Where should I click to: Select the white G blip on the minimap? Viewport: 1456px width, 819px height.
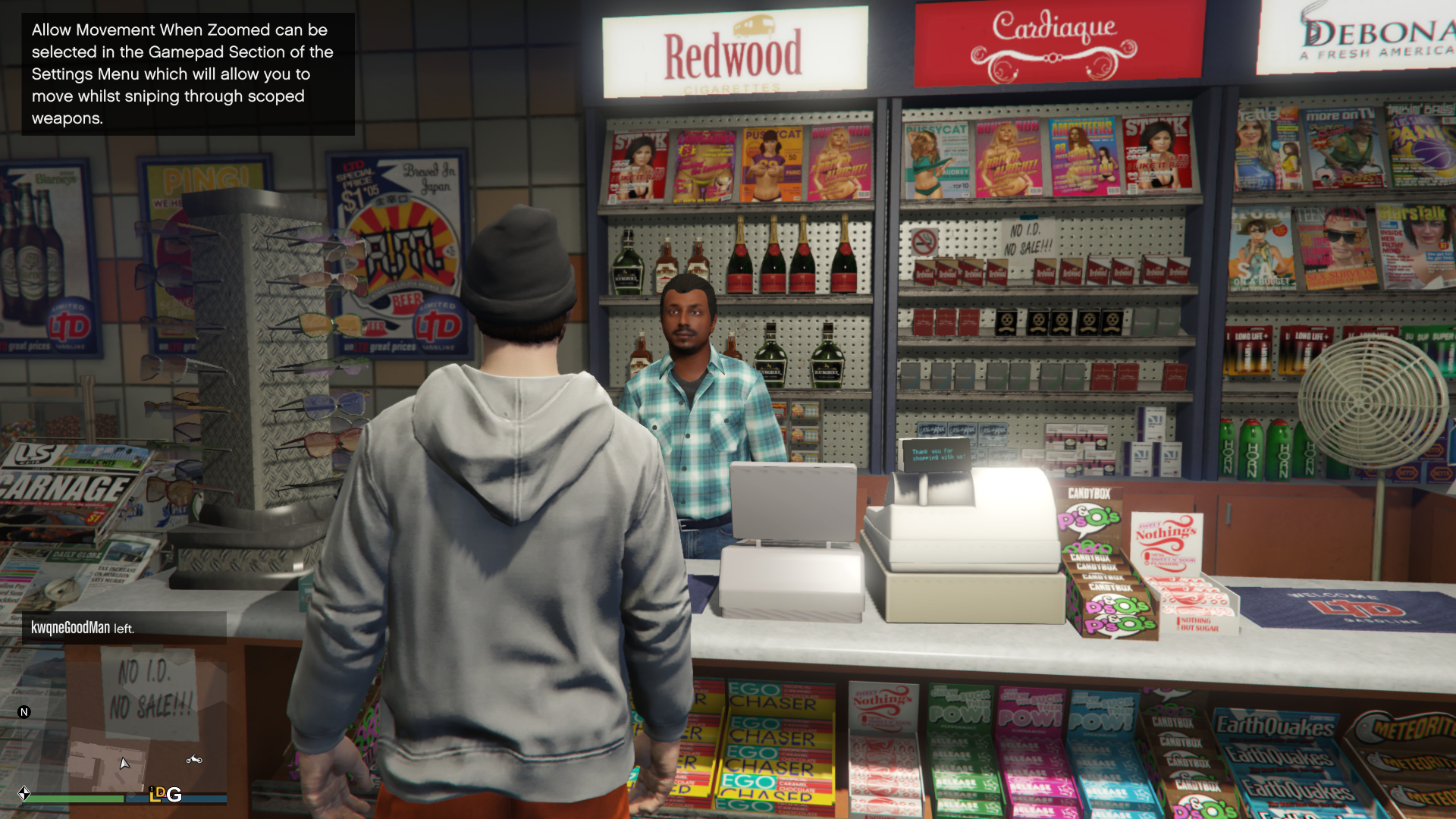(174, 795)
